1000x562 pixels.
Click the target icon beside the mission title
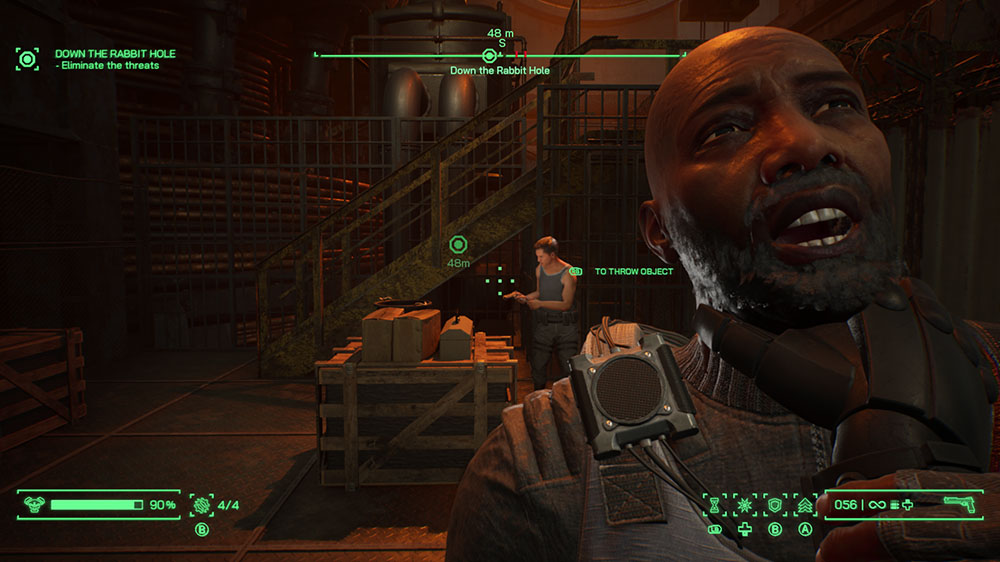click(x=28, y=58)
